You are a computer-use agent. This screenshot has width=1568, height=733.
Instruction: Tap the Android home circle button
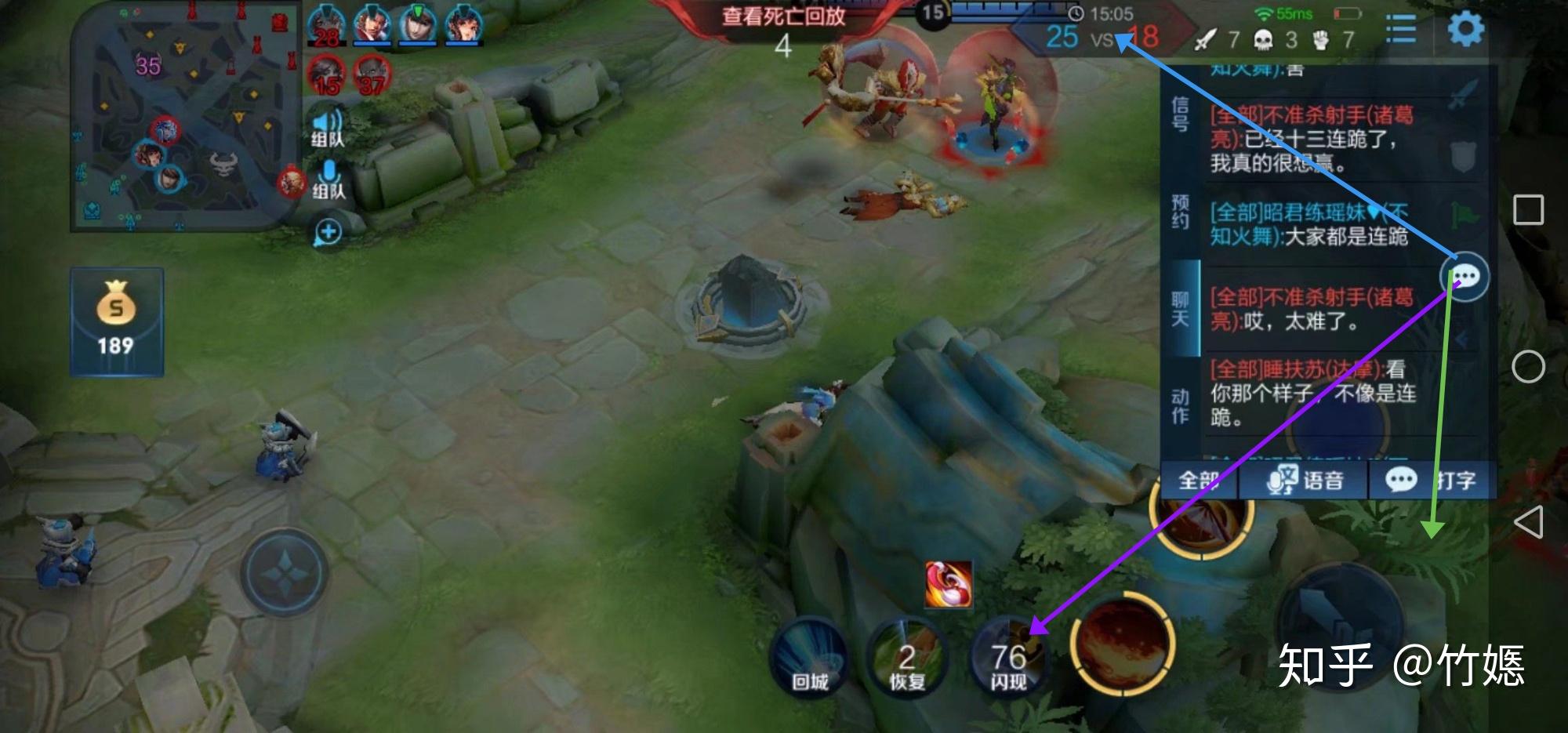[1528, 366]
